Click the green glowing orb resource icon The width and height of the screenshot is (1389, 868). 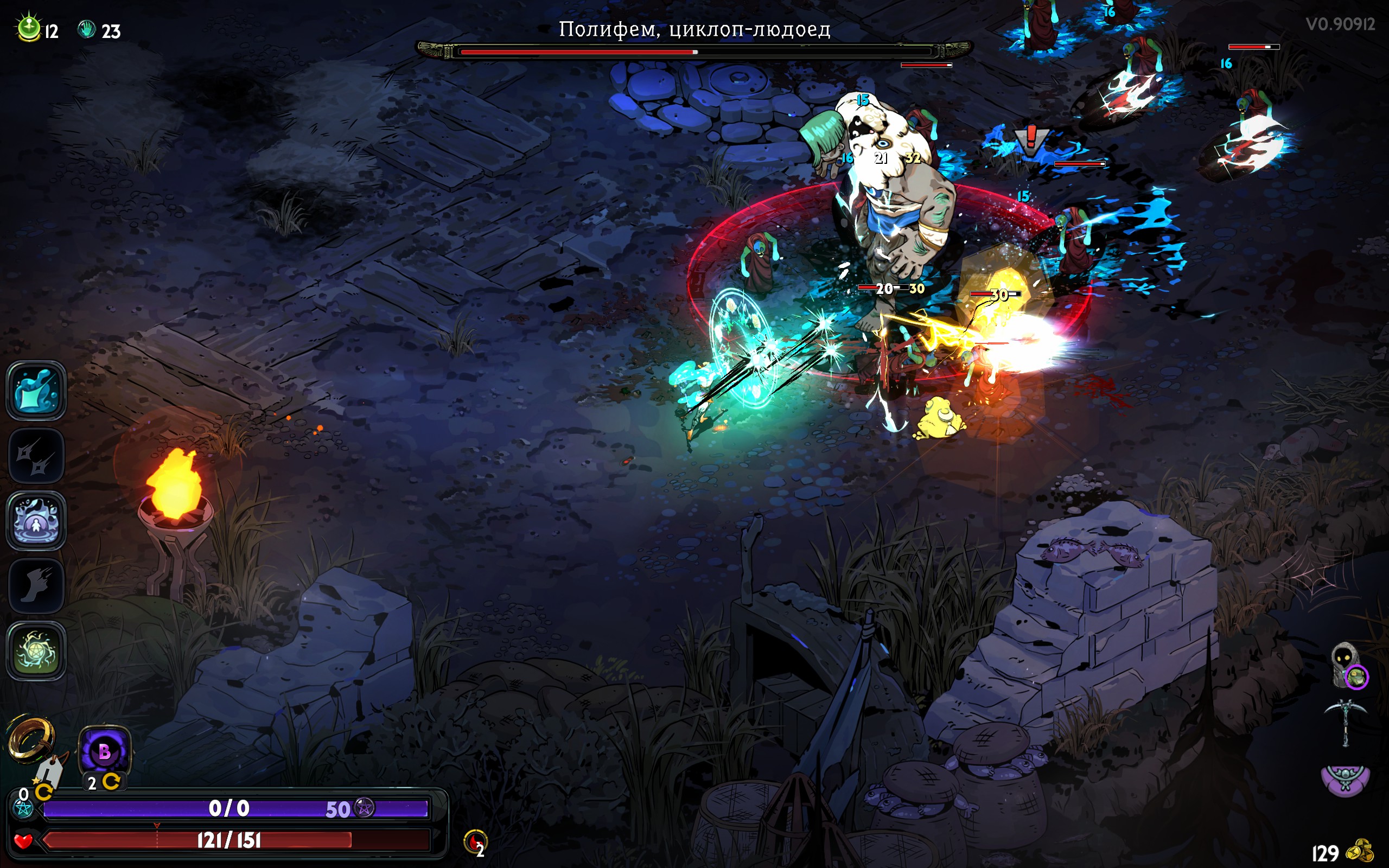pos(29,28)
